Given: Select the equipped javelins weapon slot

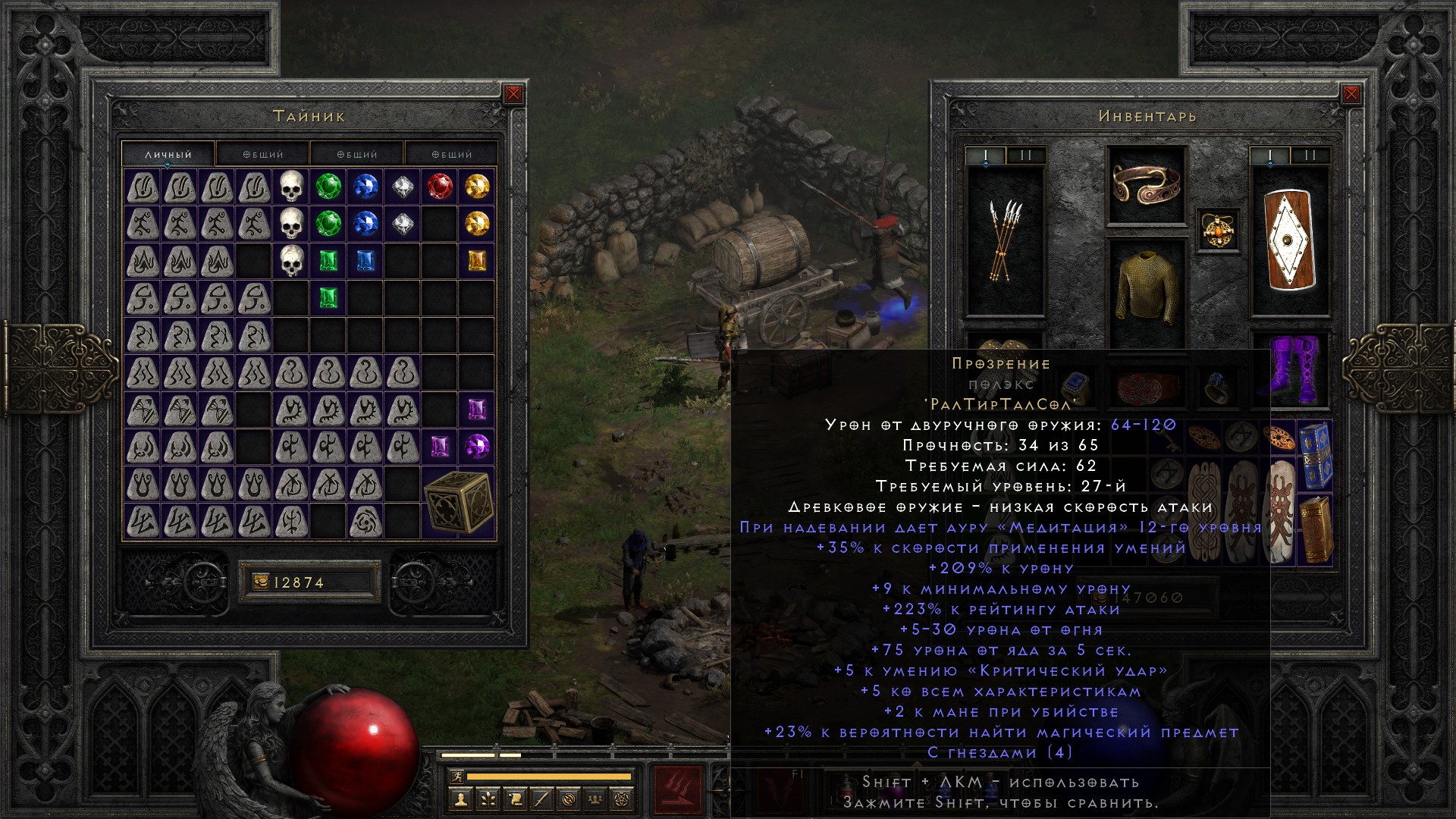Looking at the screenshot, I should (1005, 241).
